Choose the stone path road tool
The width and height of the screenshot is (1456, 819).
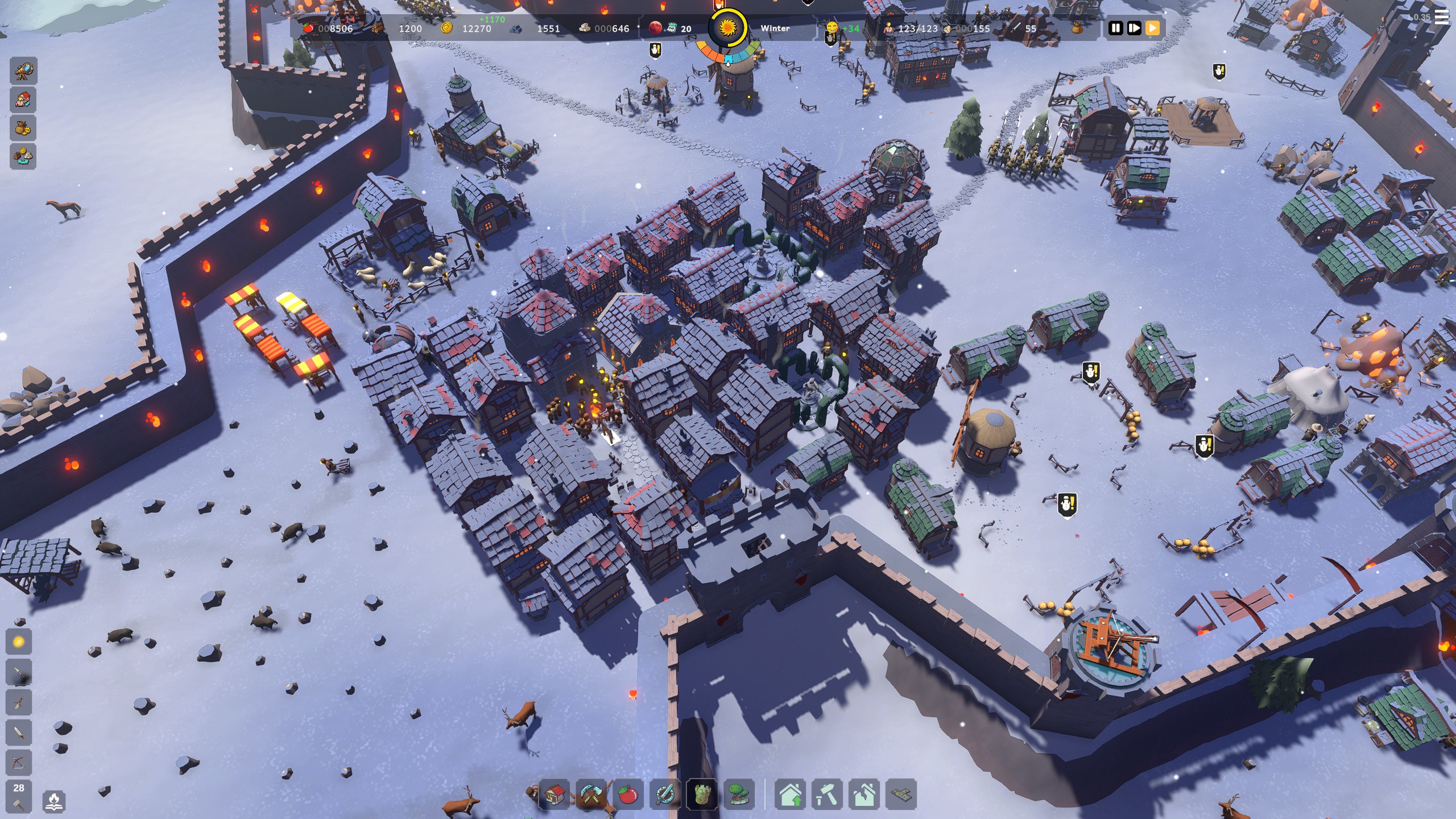(x=901, y=794)
